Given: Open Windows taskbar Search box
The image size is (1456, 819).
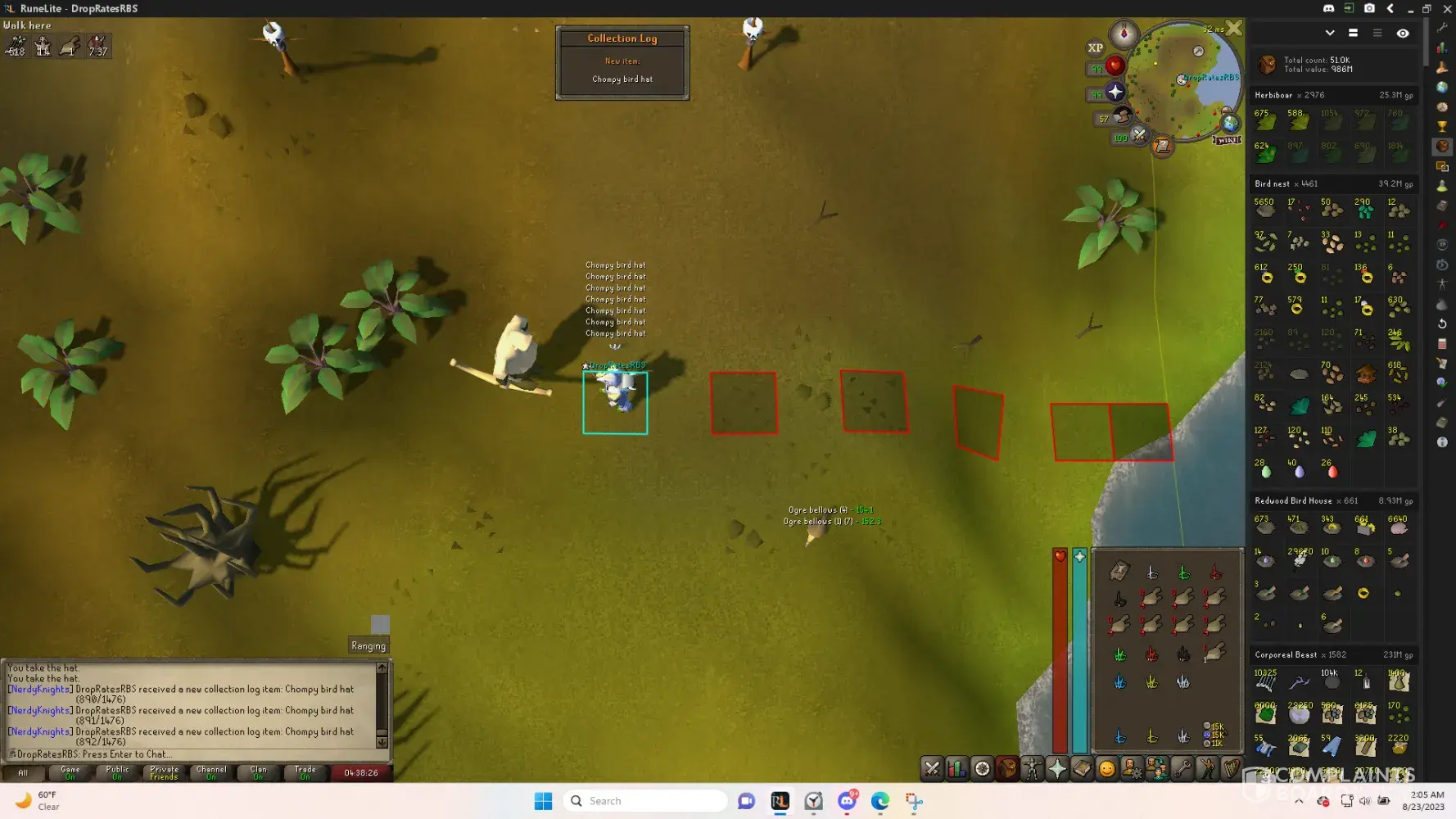Looking at the screenshot, I should [x=645, y=801].
